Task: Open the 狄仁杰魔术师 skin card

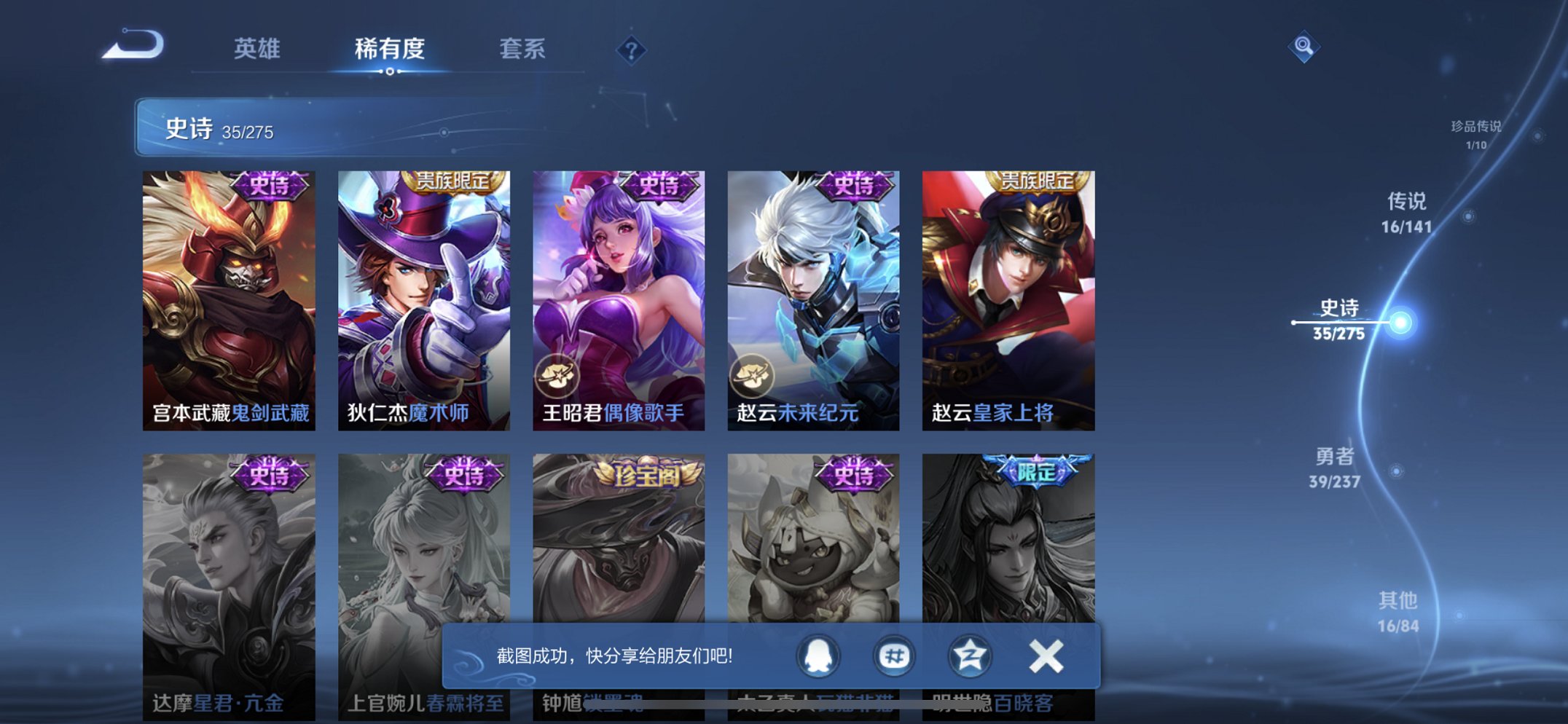Action: tap(425, 291)
